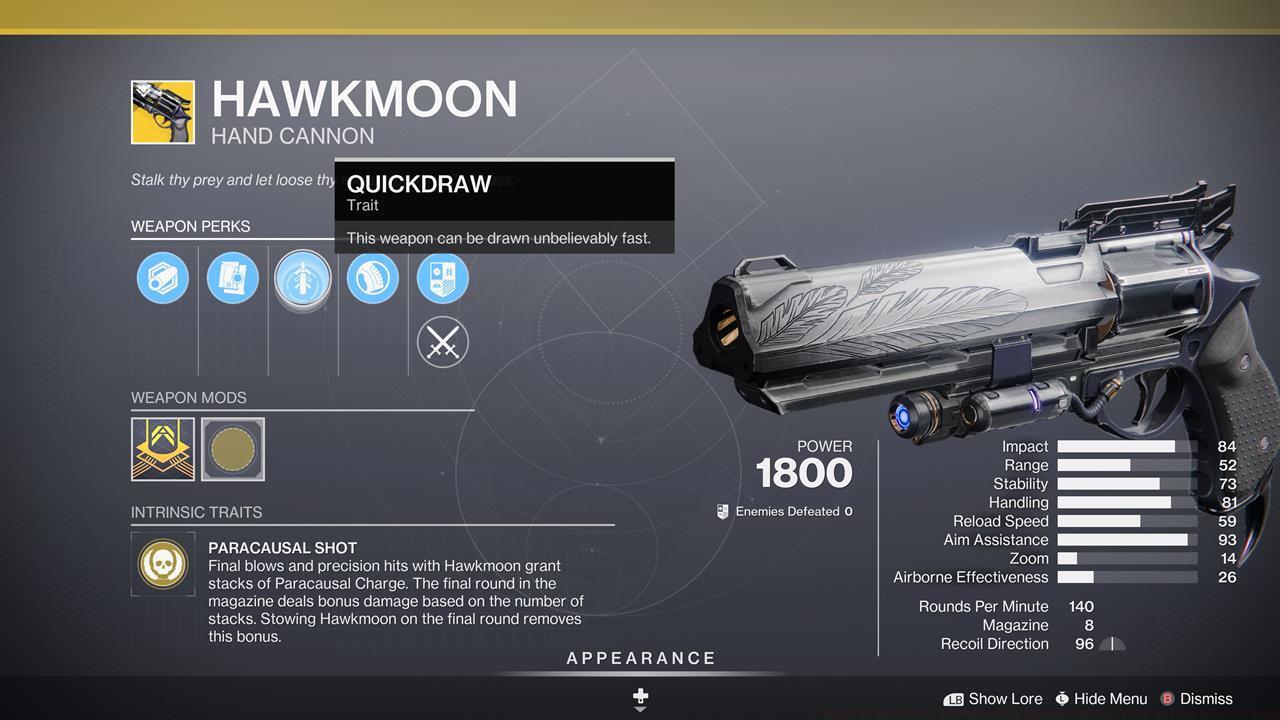Switch to the Weapon Perks section
The height and width of the screenshot is (720, 1280).
pos(190,227)
